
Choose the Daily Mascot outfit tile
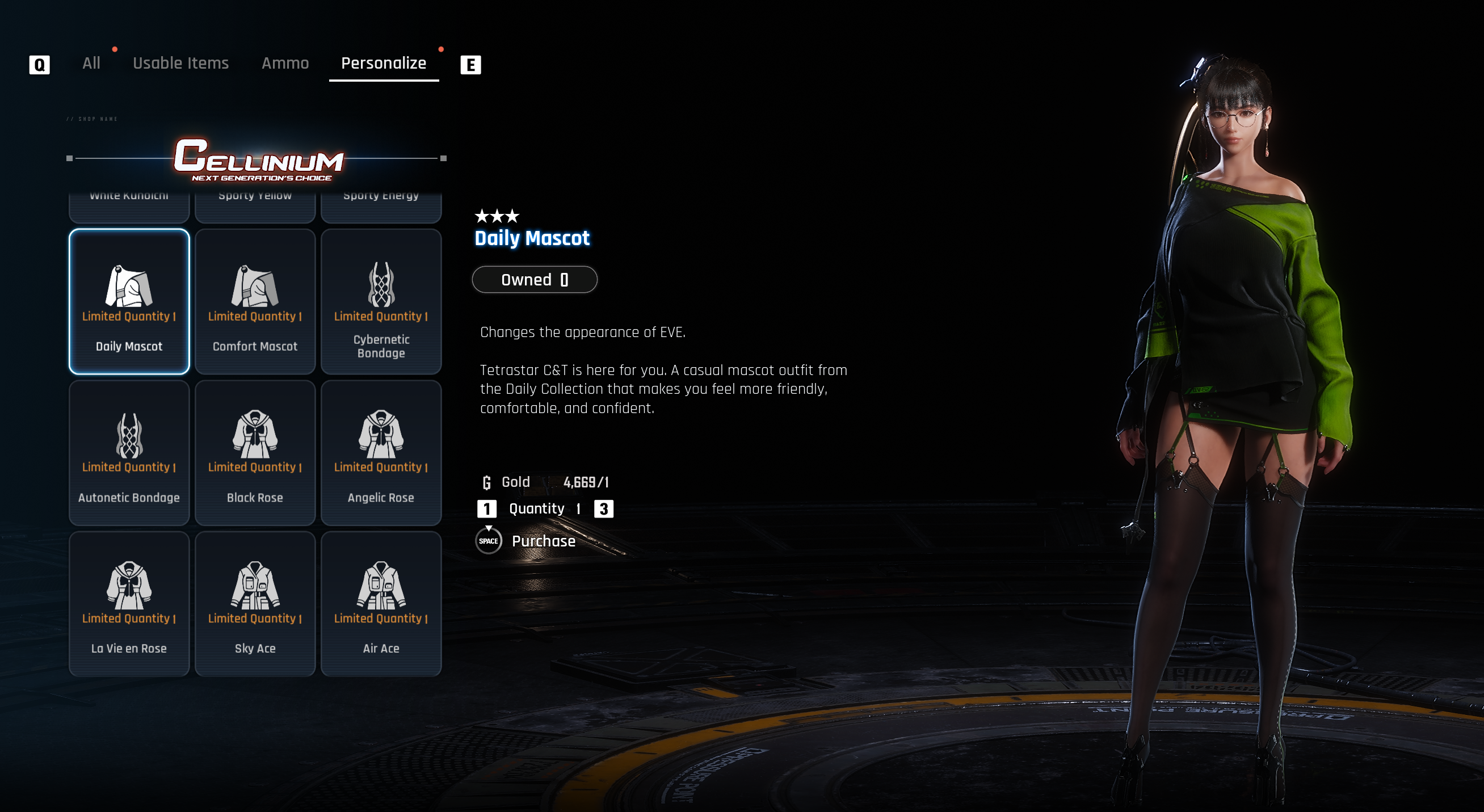[x=129, y=302]
